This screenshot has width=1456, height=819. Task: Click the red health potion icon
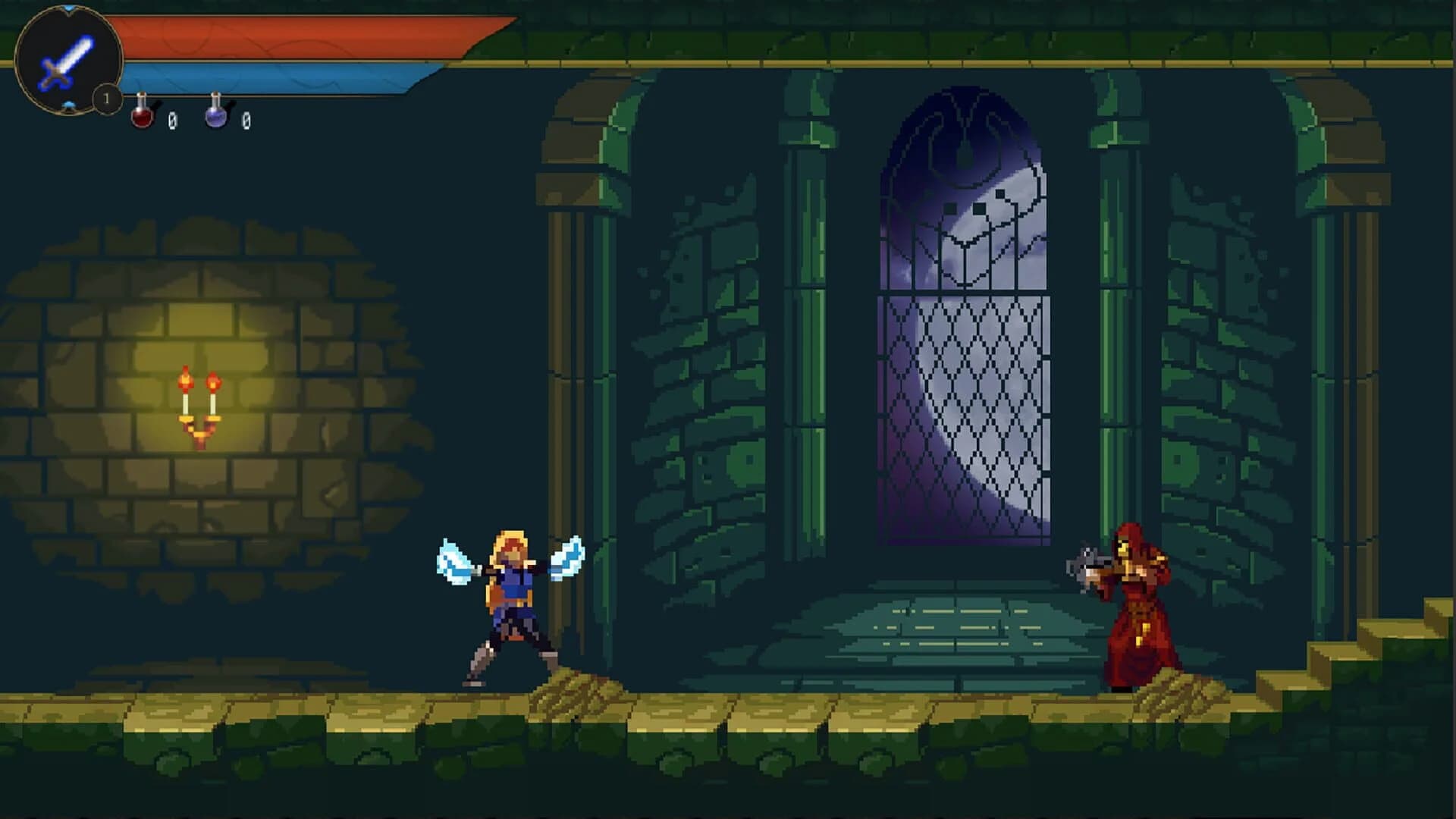[141, 115]
